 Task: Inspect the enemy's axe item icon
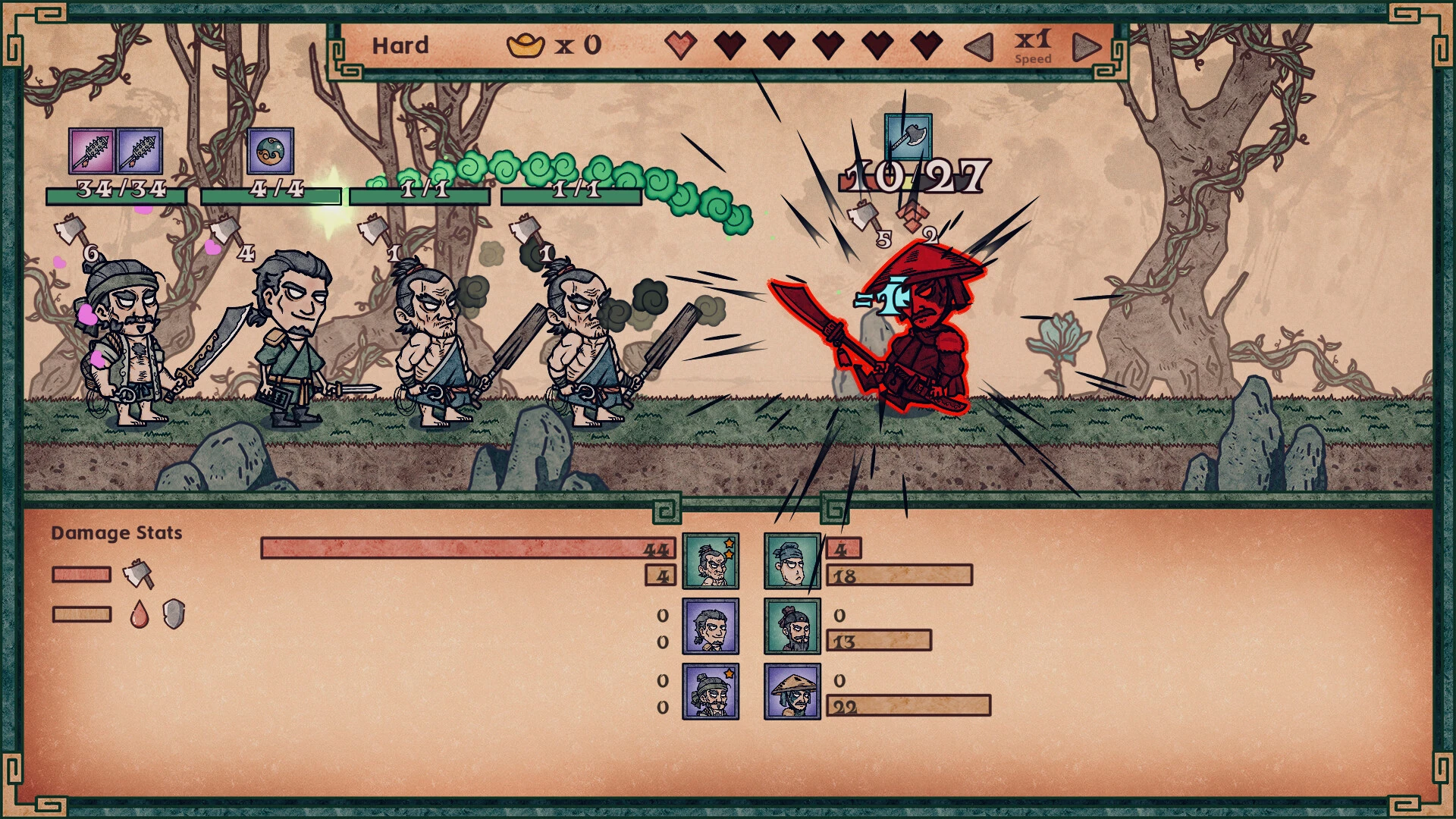tap(908, 137)
